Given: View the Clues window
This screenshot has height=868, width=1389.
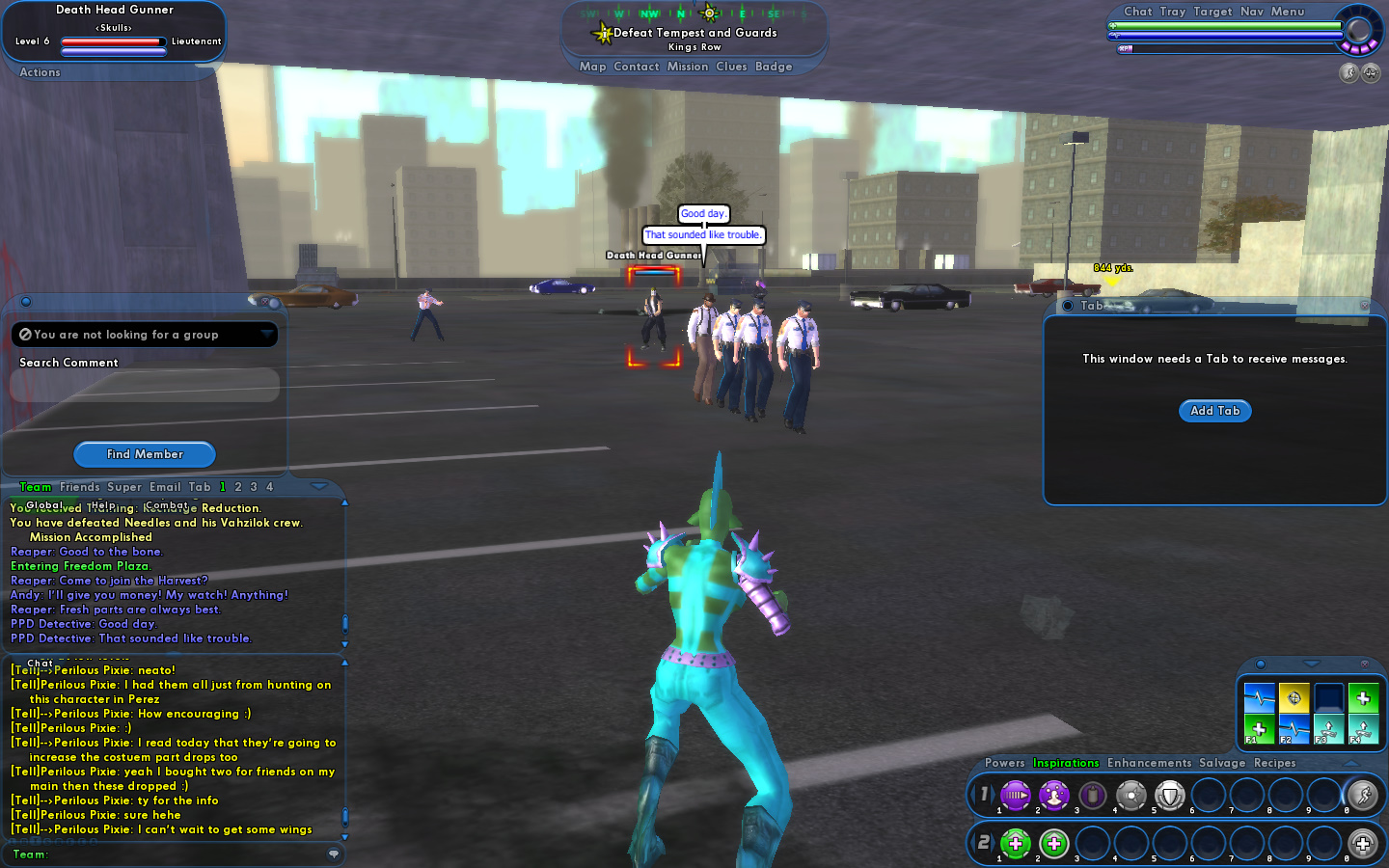Looking at the screenshot, I should [731, 67].
